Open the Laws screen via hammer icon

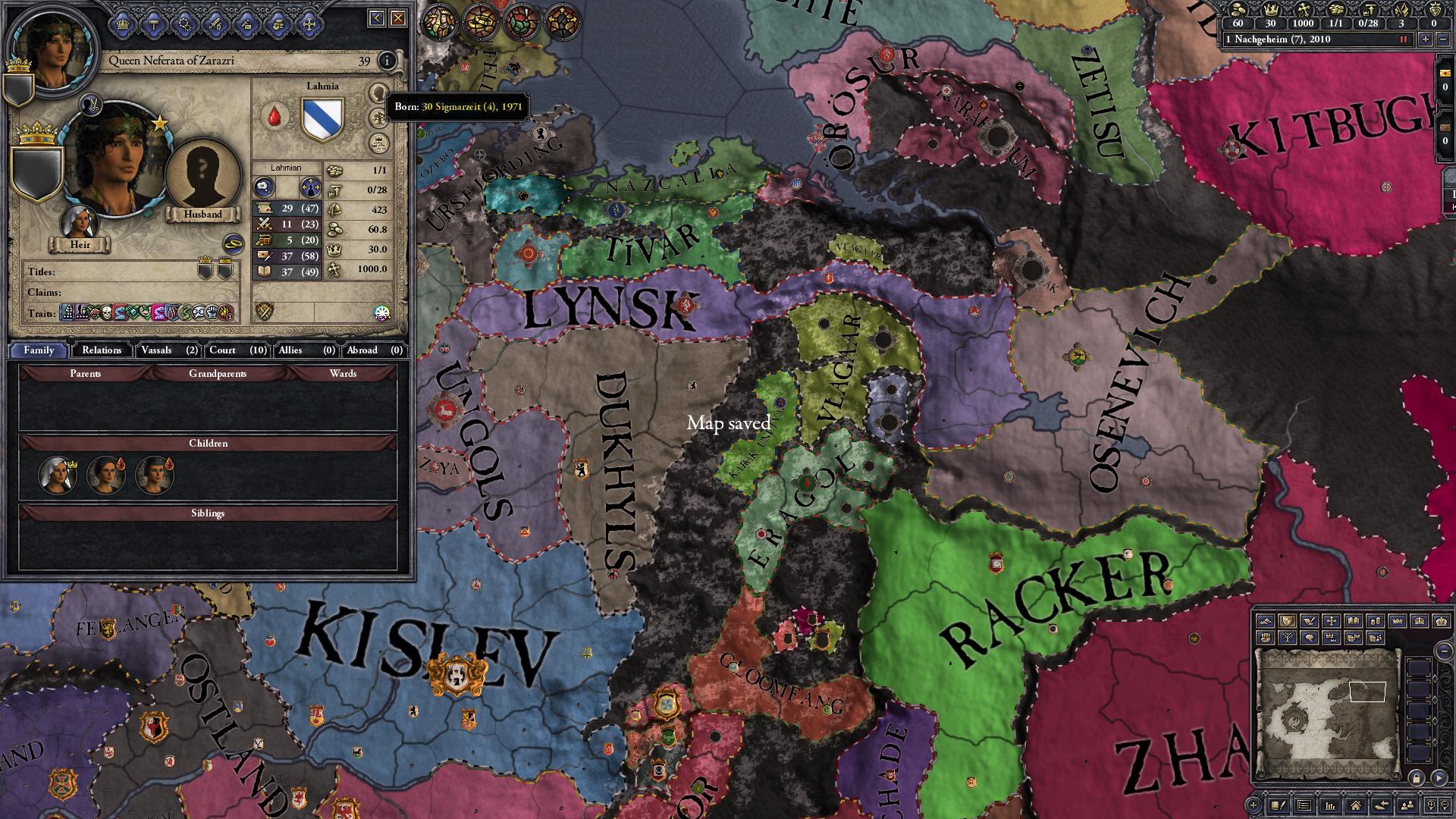(x=153, y=23)
